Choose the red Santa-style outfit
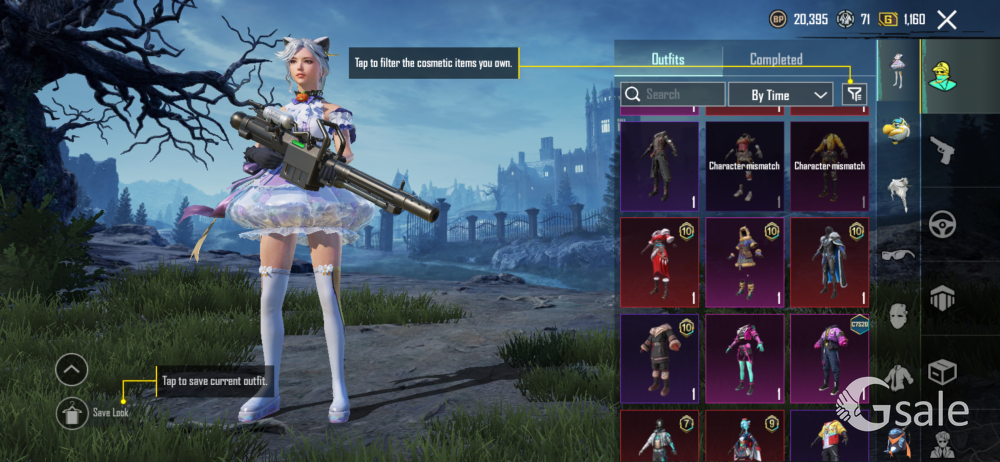1000x462 pixels. coord(659,262)
